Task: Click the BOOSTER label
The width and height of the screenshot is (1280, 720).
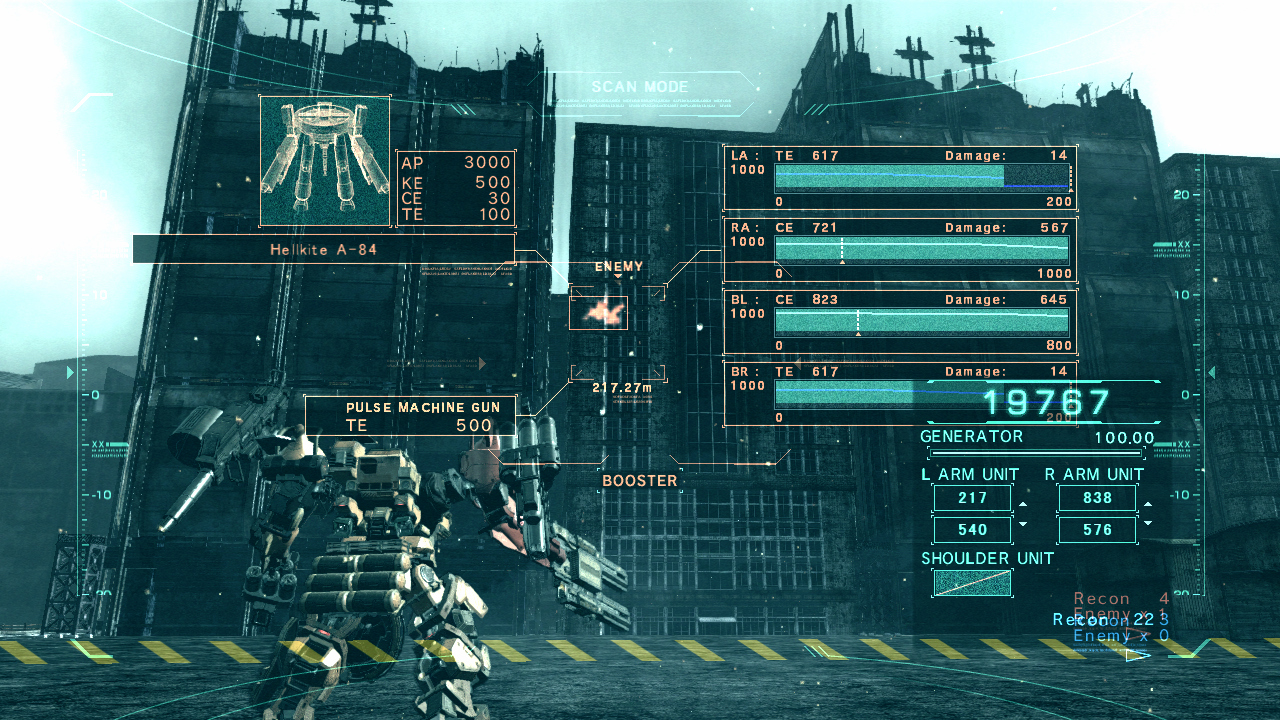Action: 640,481
